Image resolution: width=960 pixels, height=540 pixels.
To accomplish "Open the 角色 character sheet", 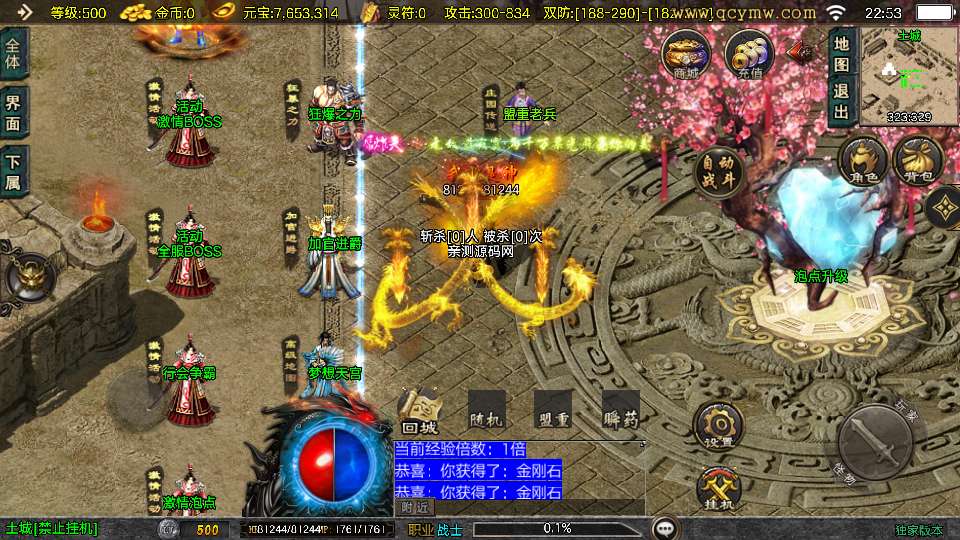I will click(862, 161).
